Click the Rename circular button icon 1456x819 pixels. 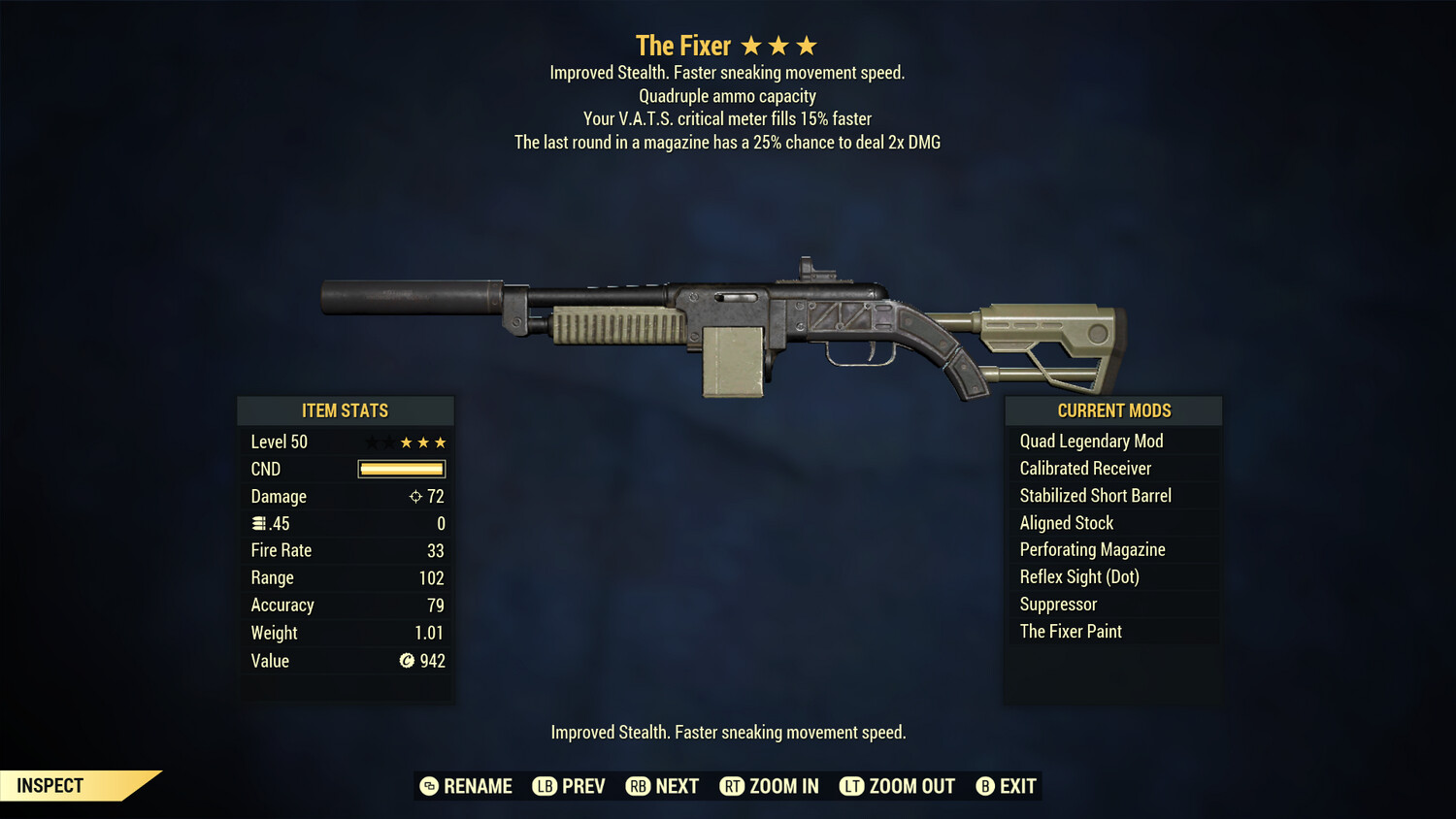coord(429,786)
